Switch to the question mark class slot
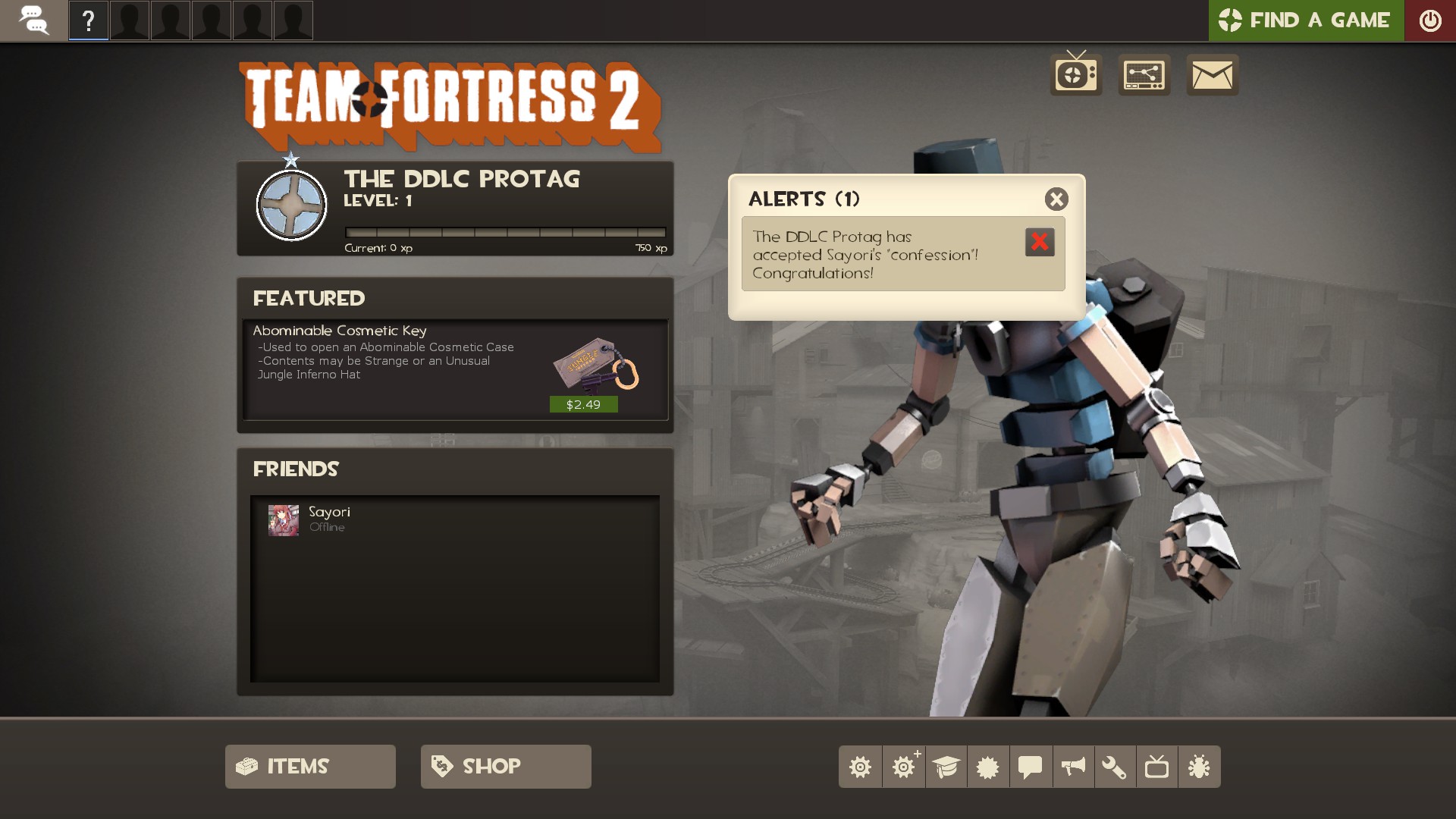Viewport: 1456px width, 819px height. (x=89, y=20)
